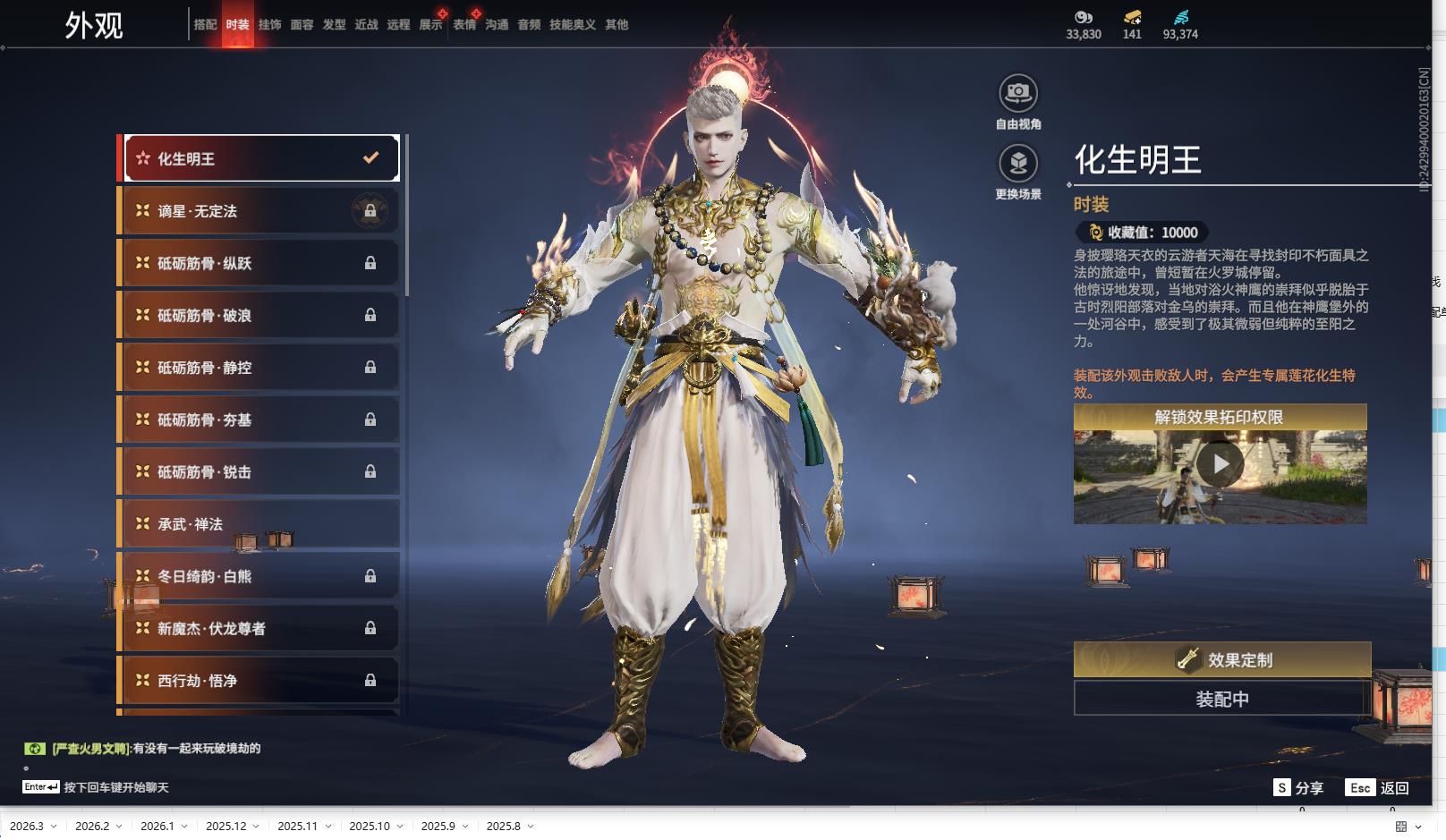This screenshot has width=1446, height=840.
Task: Click the 装配中 button
Action: tap(1221, 699)
